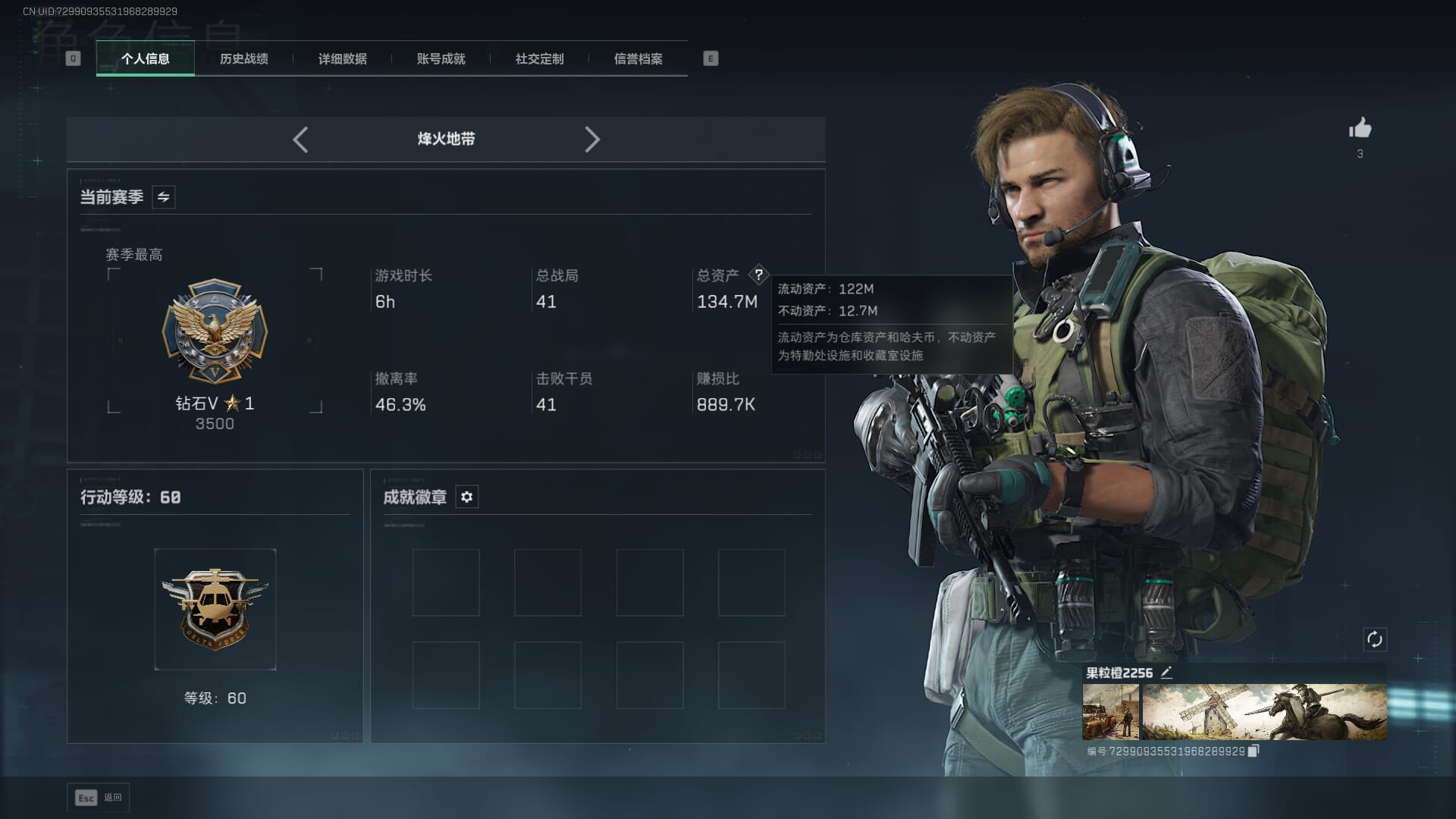The image size is (1456, 819).
Task: Click the 返回 back button
Action: click(x=99, y=798)
